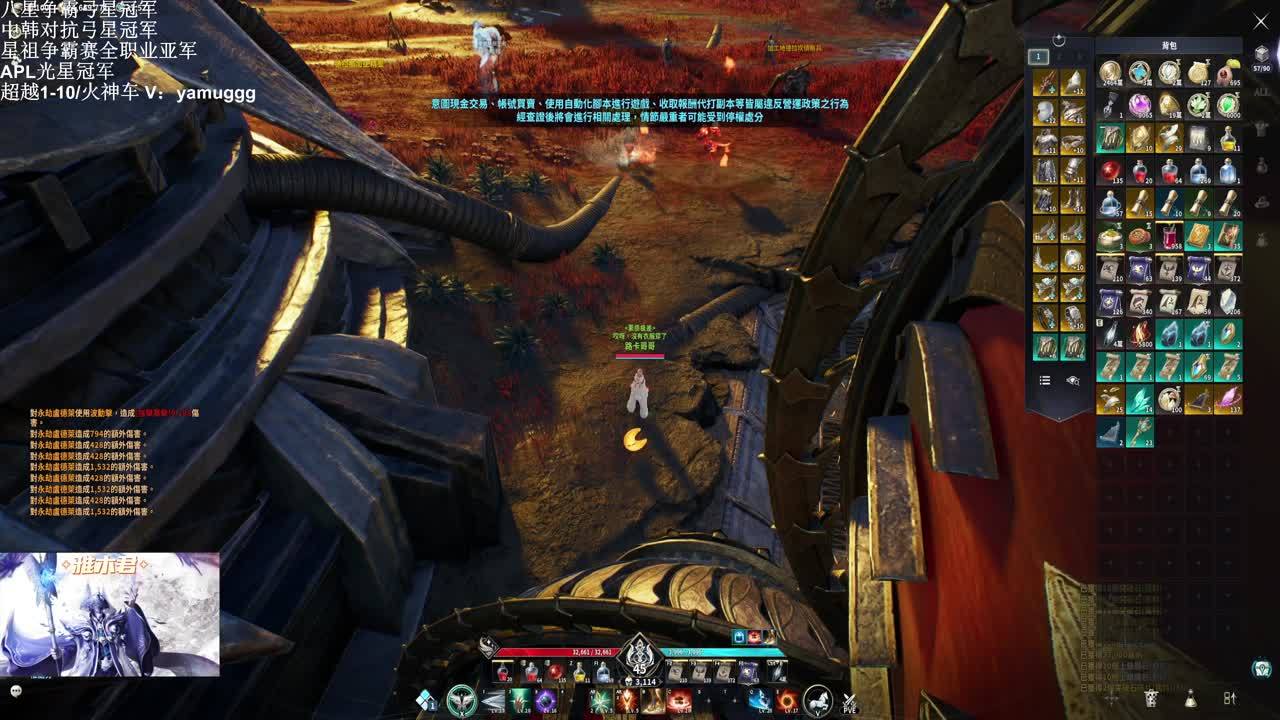Toggle the eye visibility icon under equipment
The height and width of the screenshot is (720, 1280).
[1073, 380]
